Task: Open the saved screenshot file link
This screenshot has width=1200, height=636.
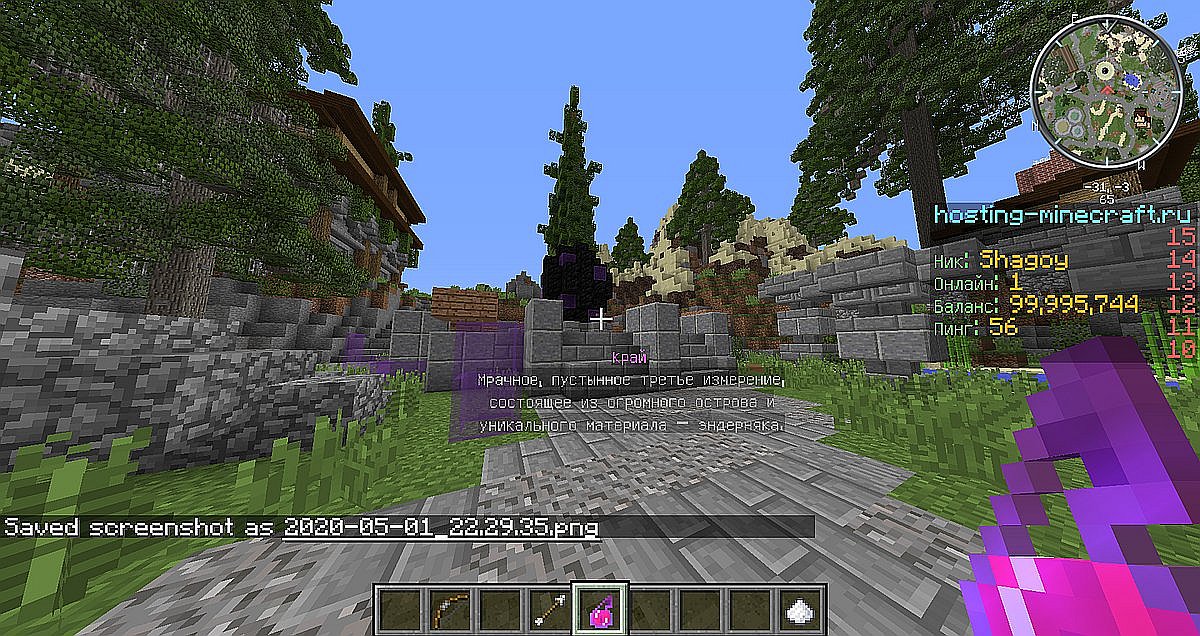Action: click(x=441, y=527)
